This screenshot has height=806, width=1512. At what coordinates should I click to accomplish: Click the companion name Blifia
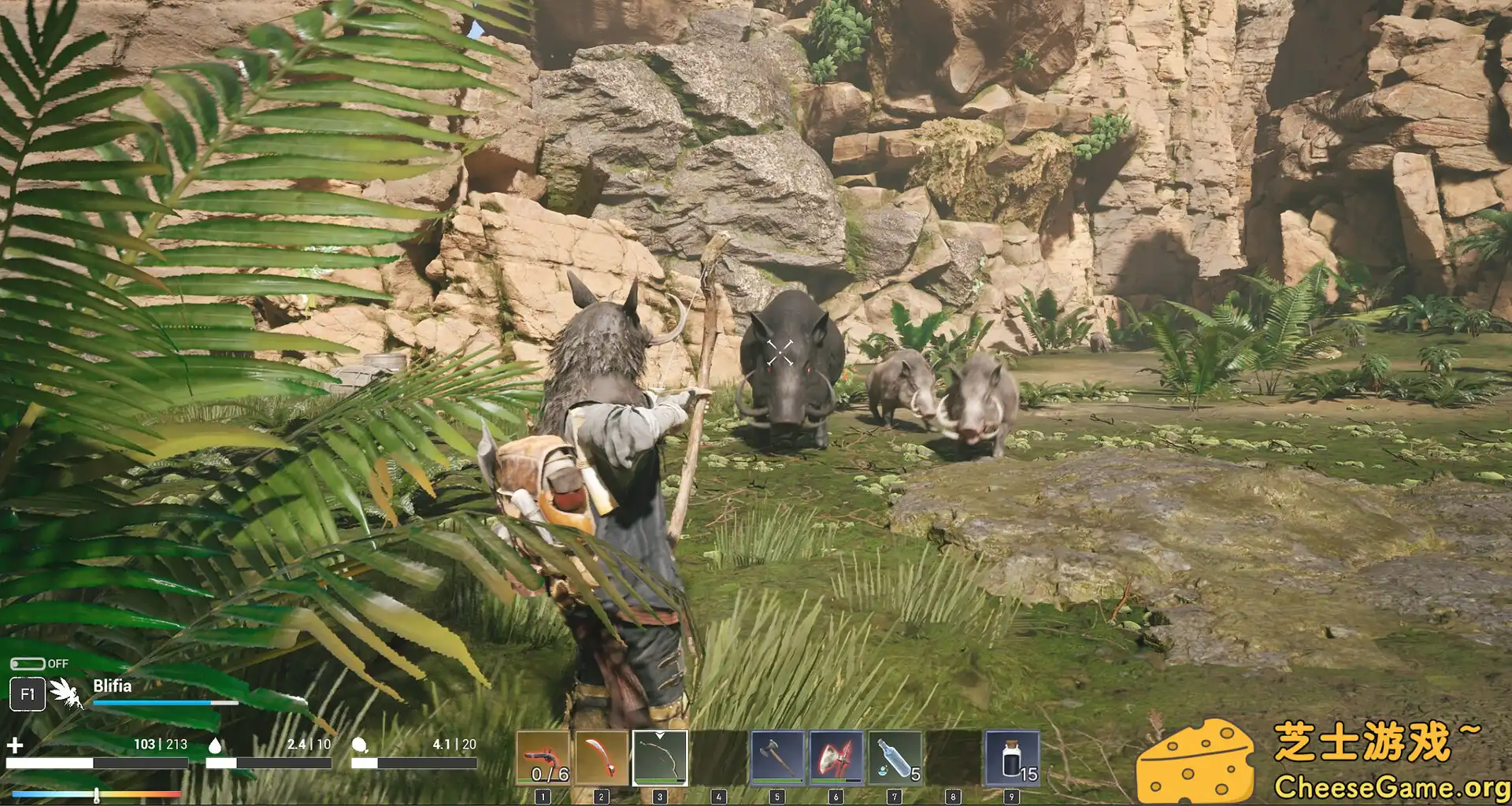point(113,685)
